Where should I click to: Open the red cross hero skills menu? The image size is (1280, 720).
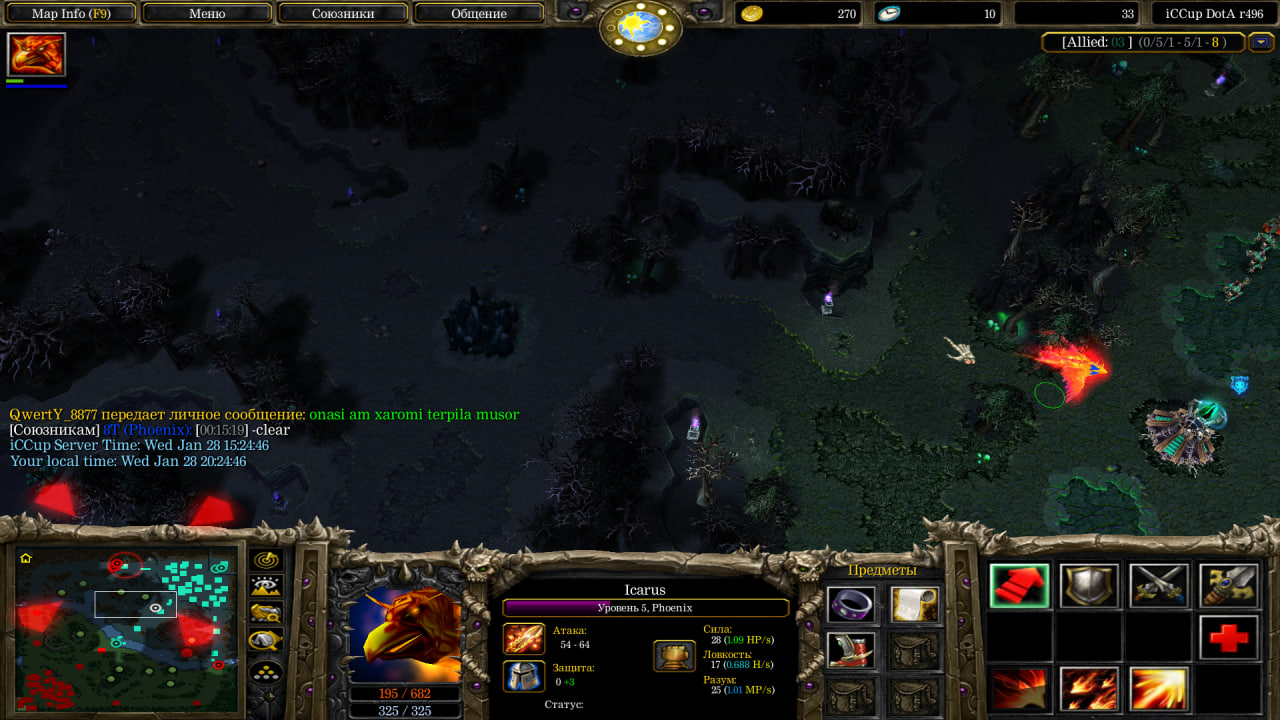pyautogui.click(x=1229, y=638)
